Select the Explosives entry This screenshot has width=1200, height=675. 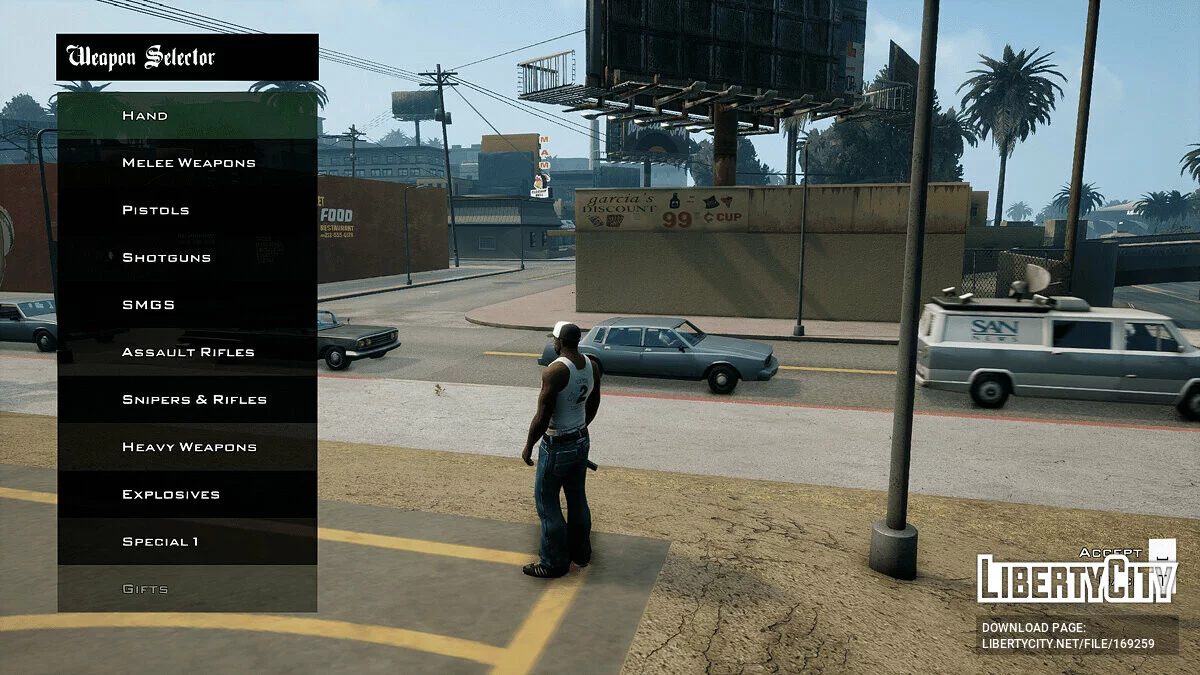pos(187,494)
